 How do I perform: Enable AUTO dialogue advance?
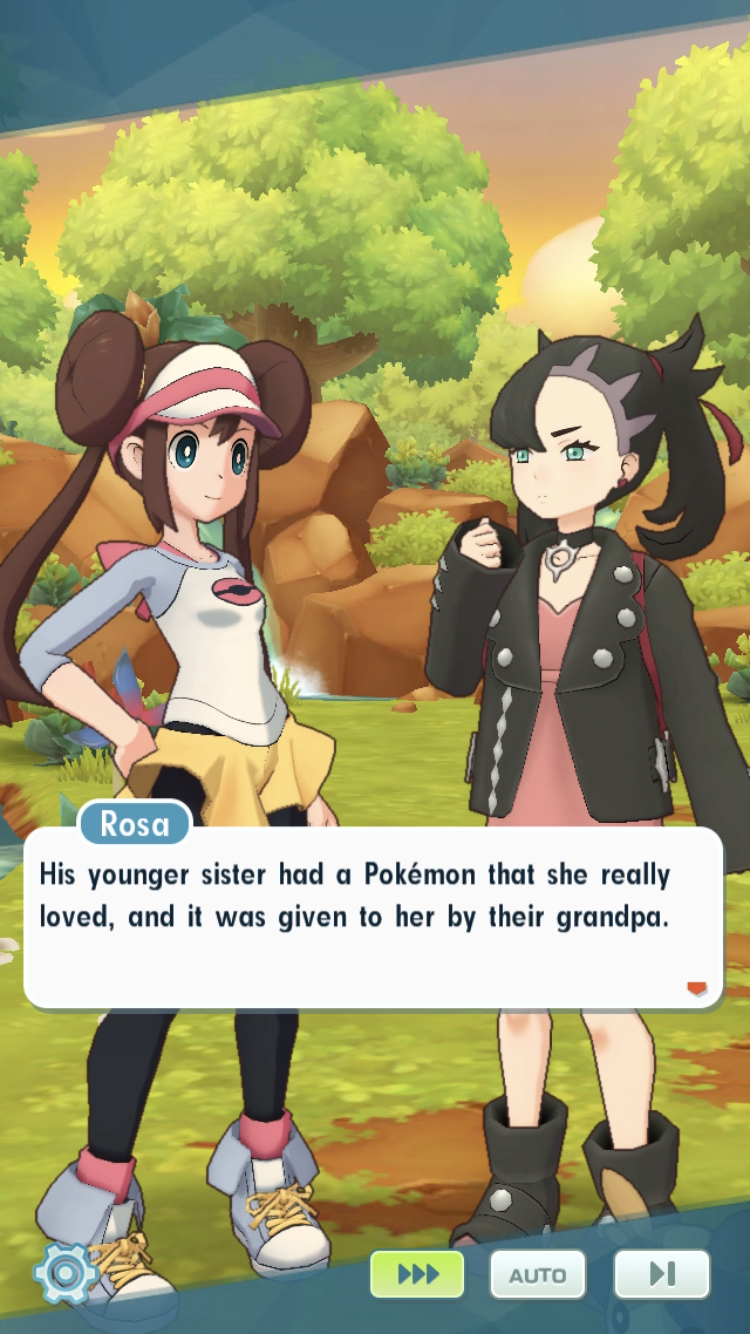[x=537, y=1275]
